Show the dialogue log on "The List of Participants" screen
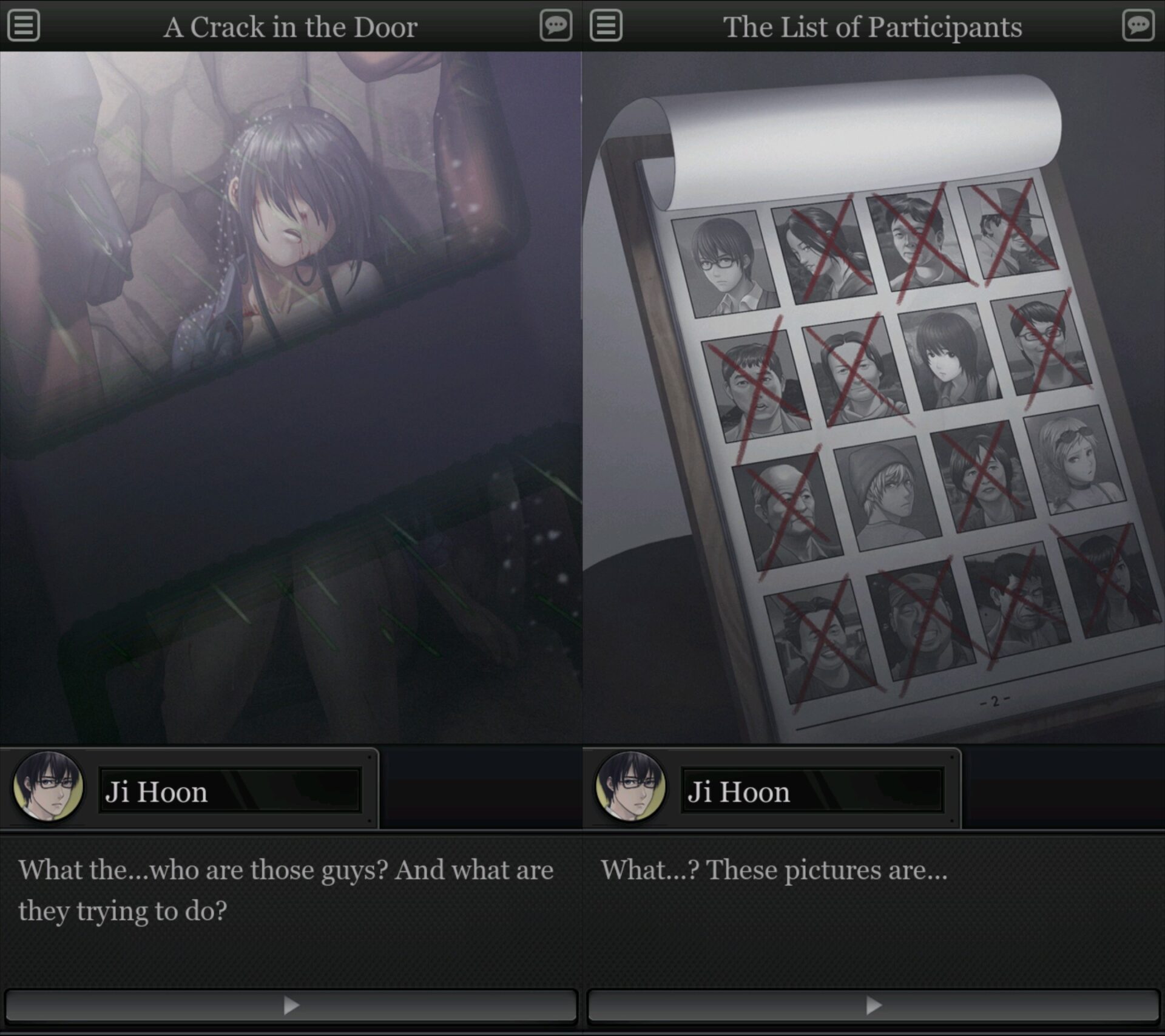Screen dimensions: 1165x1036 point(1138,25)
